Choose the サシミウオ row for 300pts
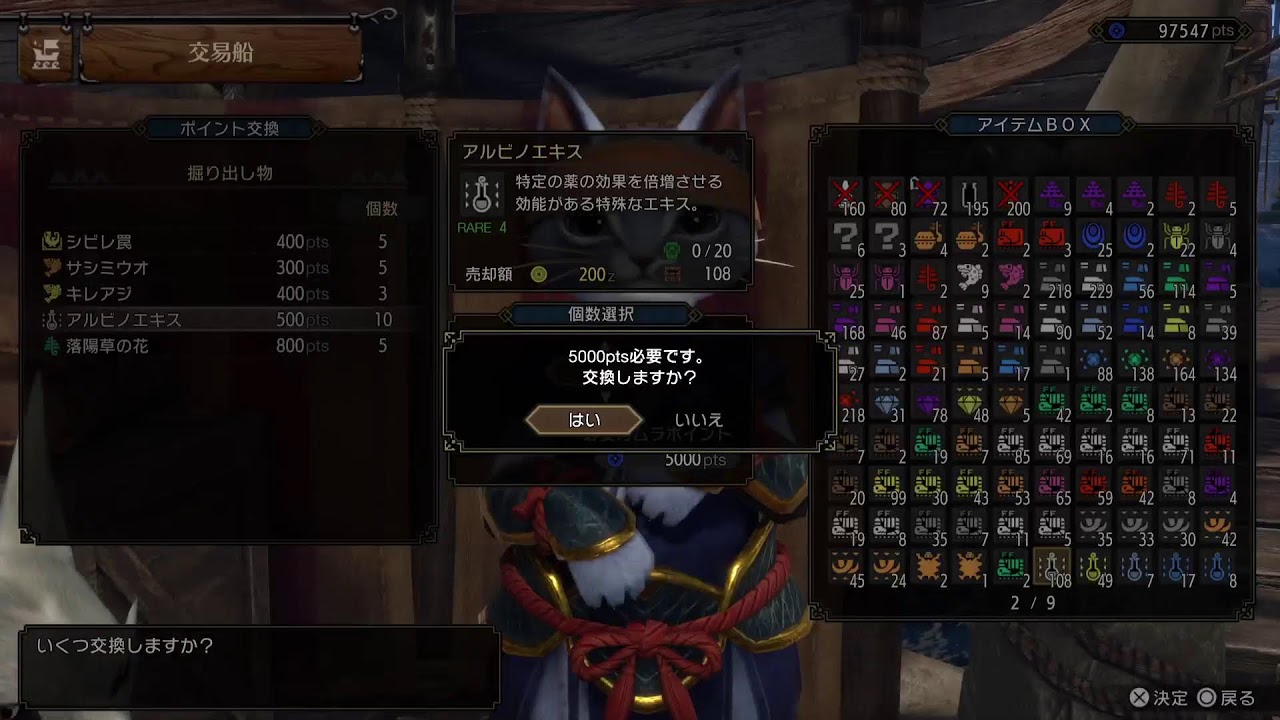The image size is (1280, 720). pos(107,268)
